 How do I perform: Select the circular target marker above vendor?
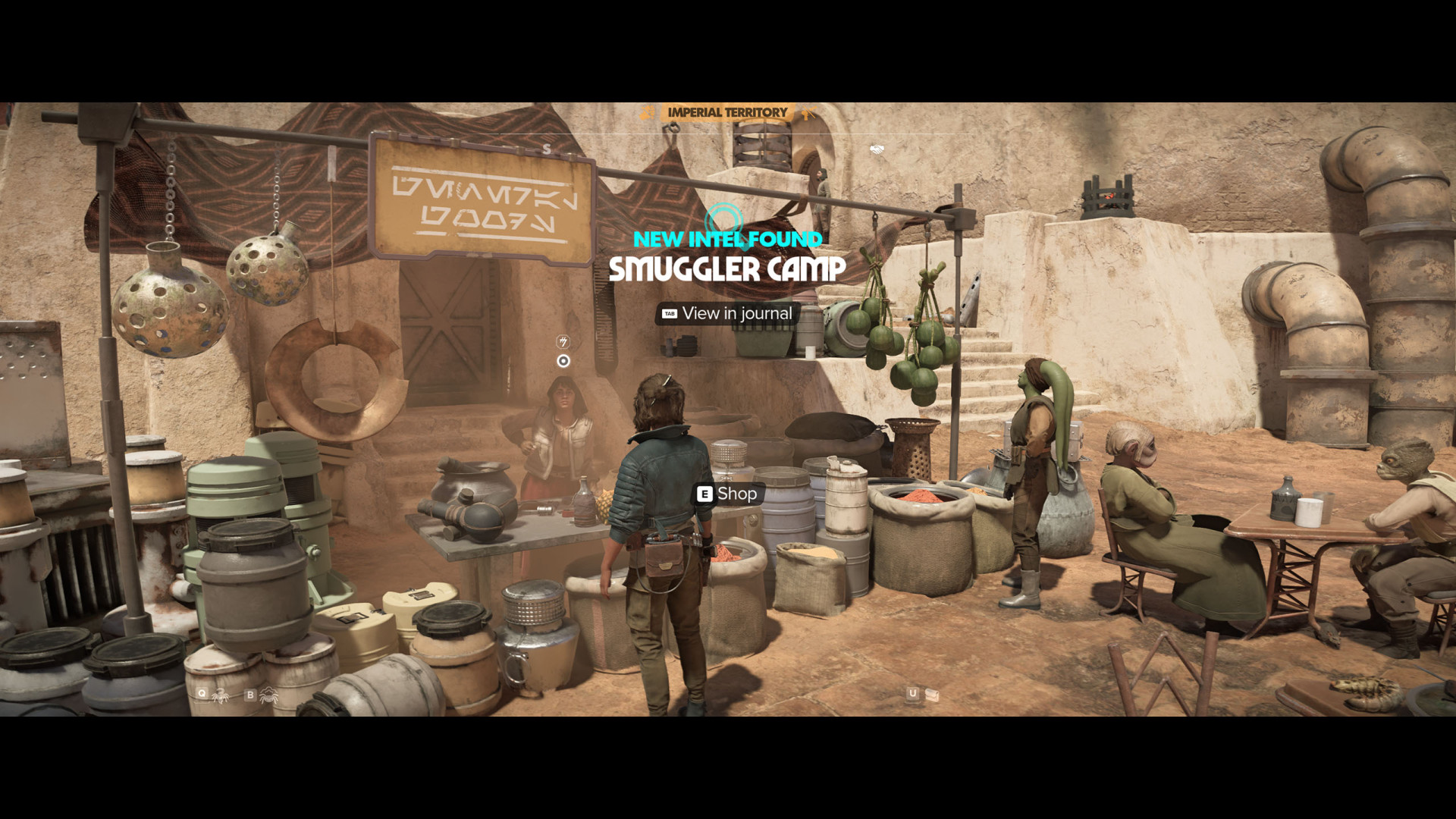(x=563, y=361)
